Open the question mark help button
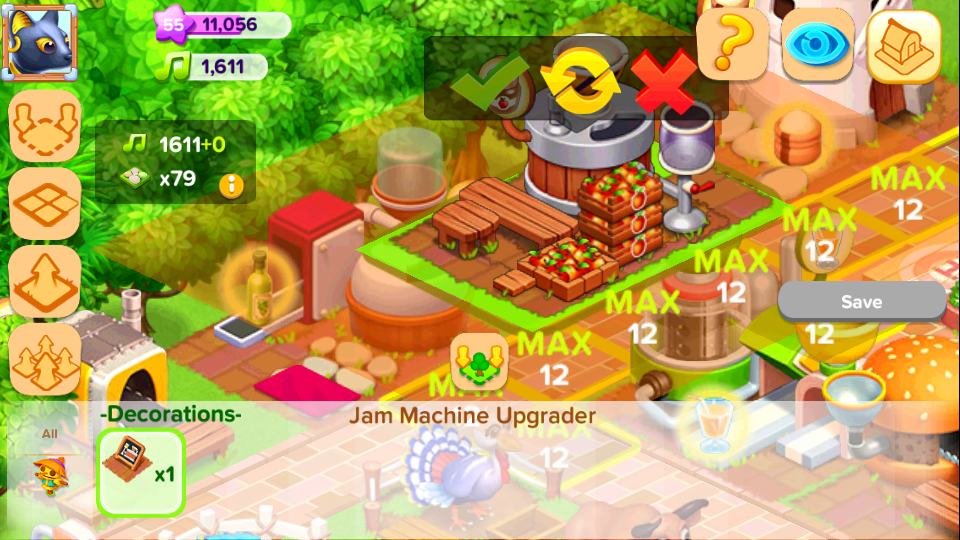960x540 pixels. point(732,44)
